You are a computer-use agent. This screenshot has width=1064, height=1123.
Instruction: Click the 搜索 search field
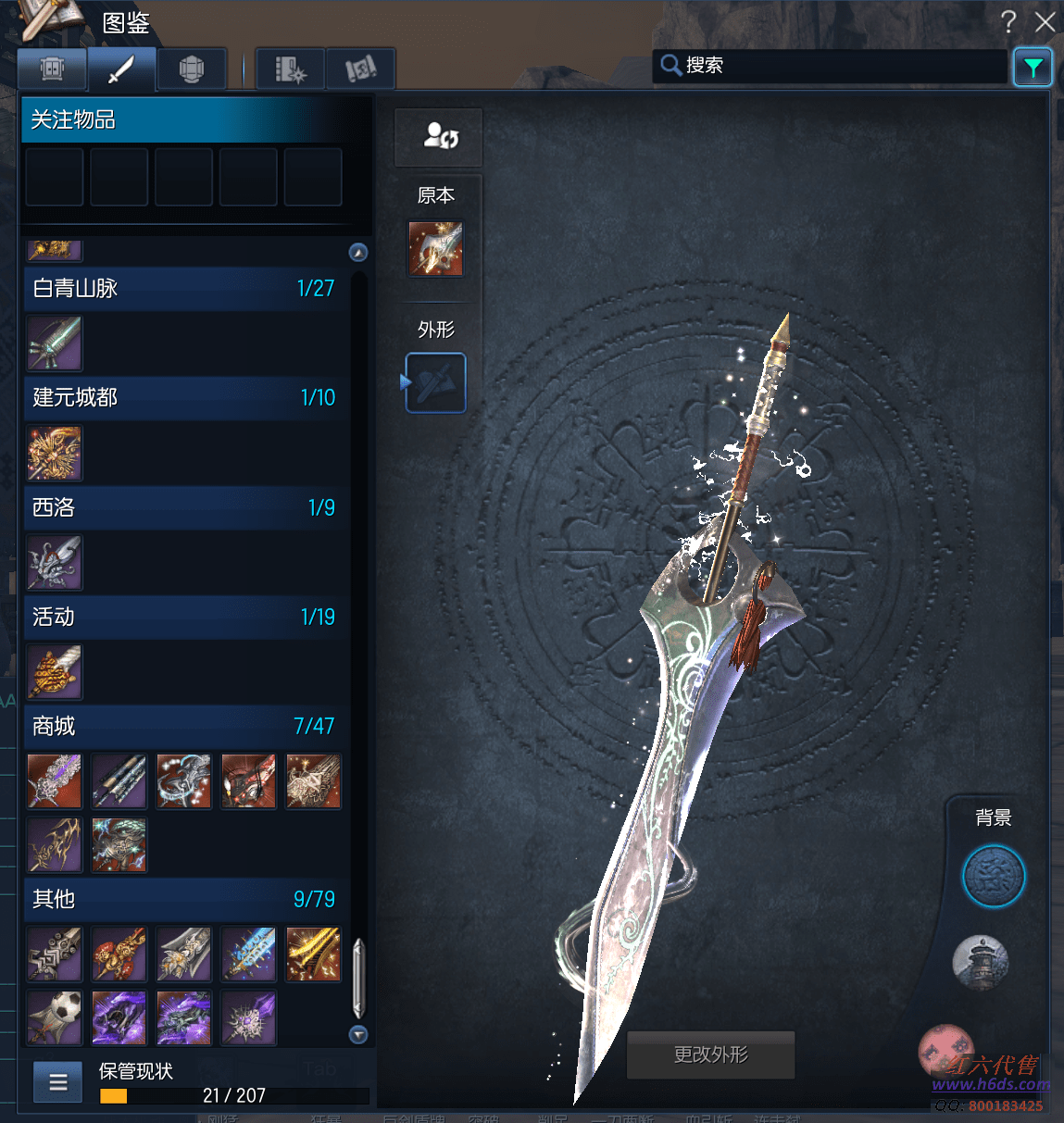click(833, 66)
